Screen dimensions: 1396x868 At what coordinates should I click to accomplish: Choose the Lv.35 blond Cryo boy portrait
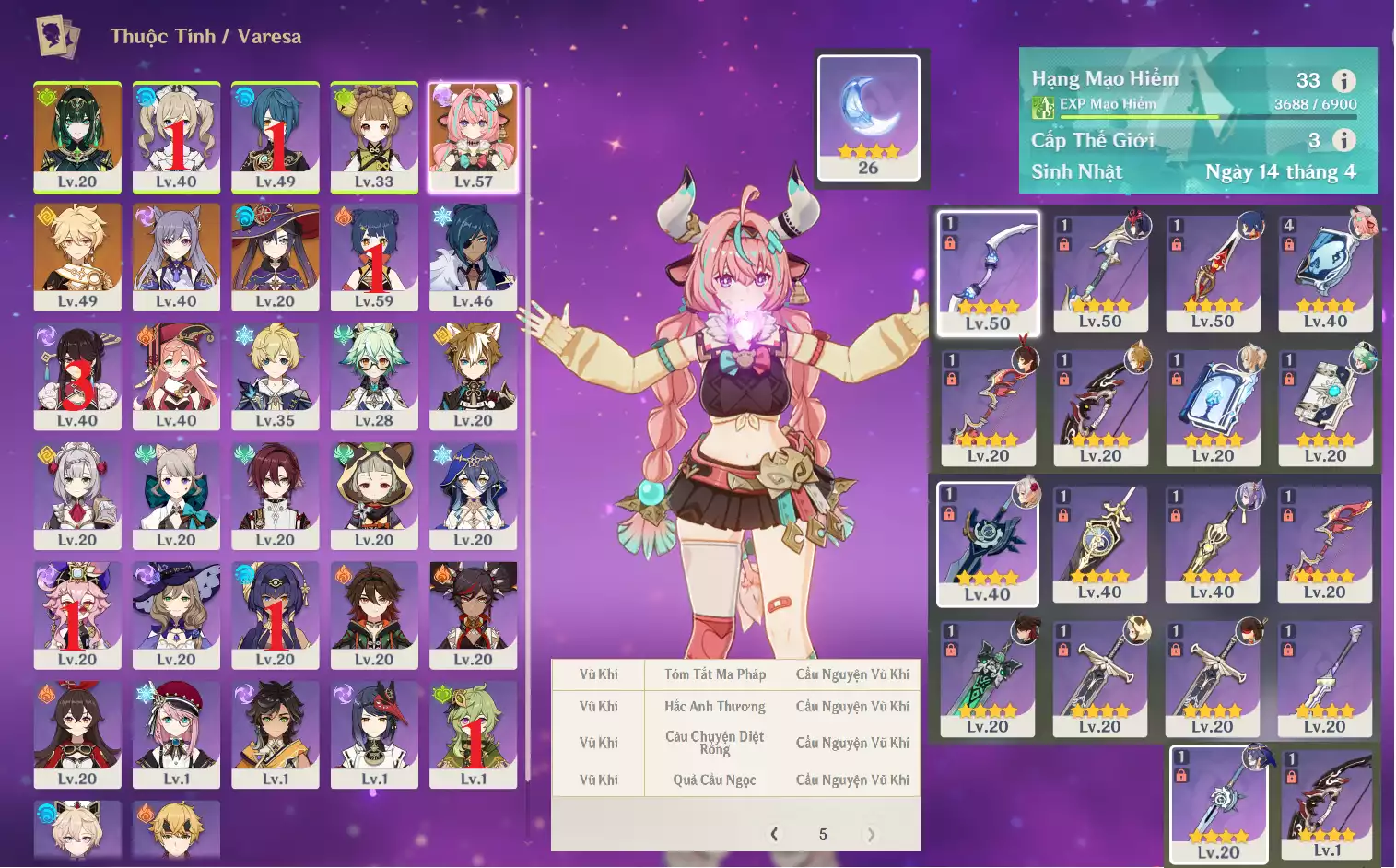[276, 376]
